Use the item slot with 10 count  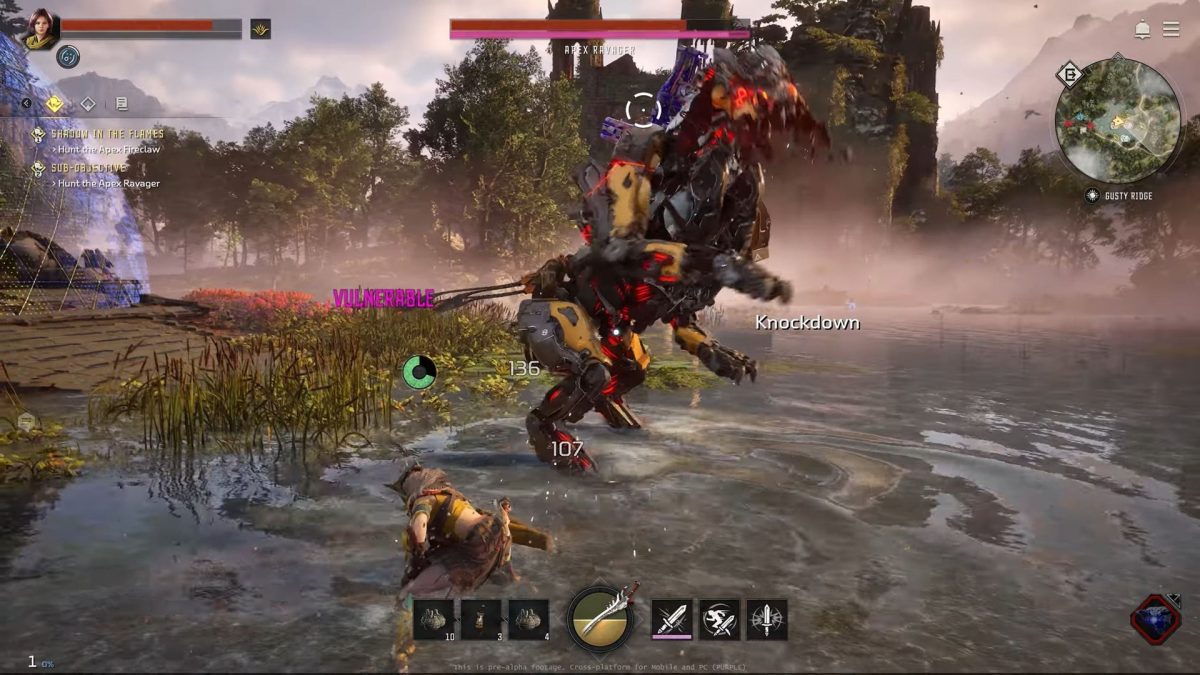click(x=433, y=619)
